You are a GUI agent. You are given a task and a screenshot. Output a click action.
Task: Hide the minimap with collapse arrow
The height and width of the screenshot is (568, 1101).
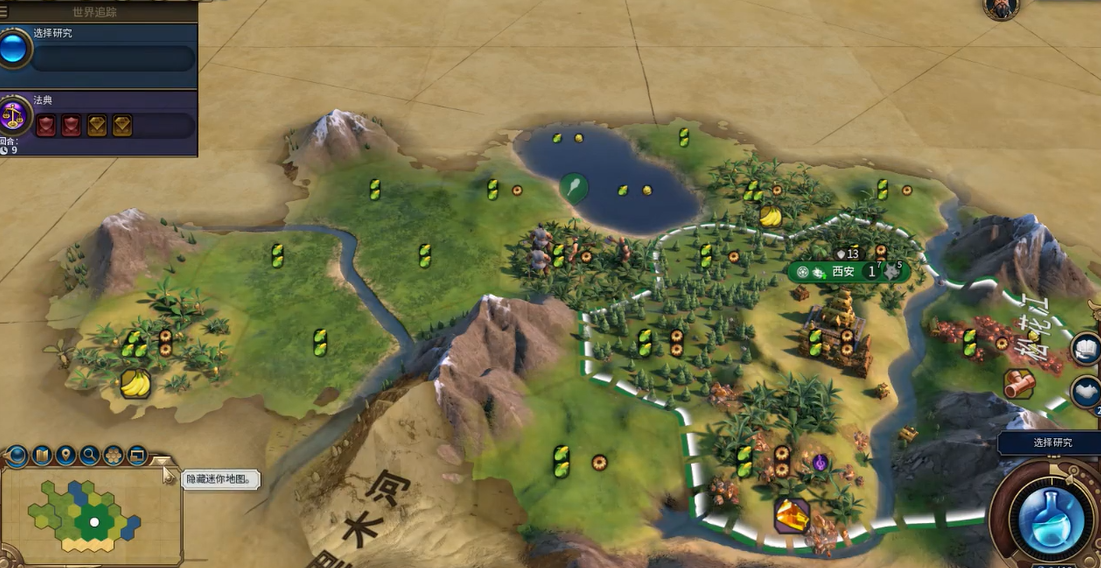coord(160,463)
